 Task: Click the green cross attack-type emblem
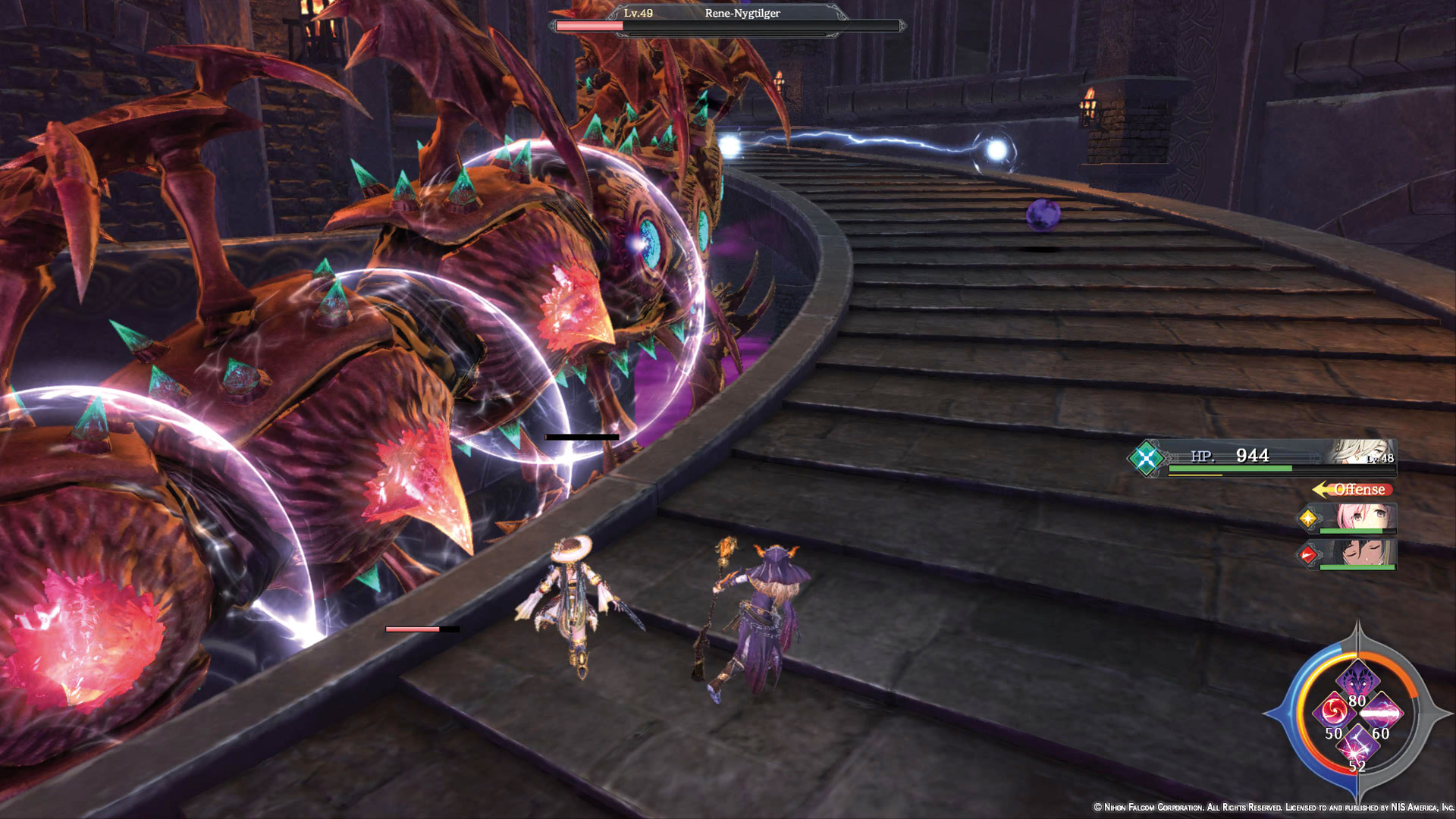1146,458
